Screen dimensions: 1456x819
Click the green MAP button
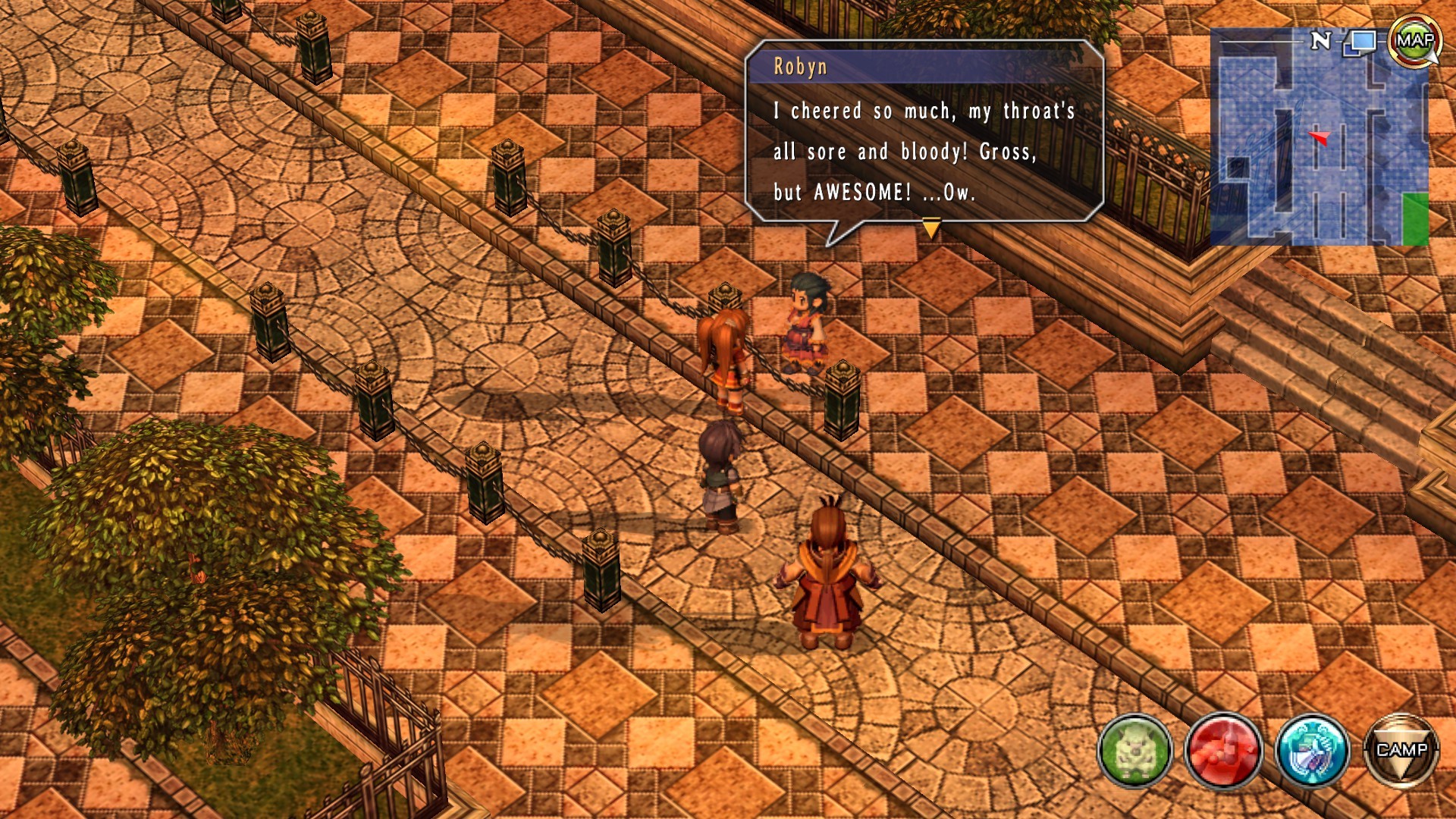click(1414, 41)
